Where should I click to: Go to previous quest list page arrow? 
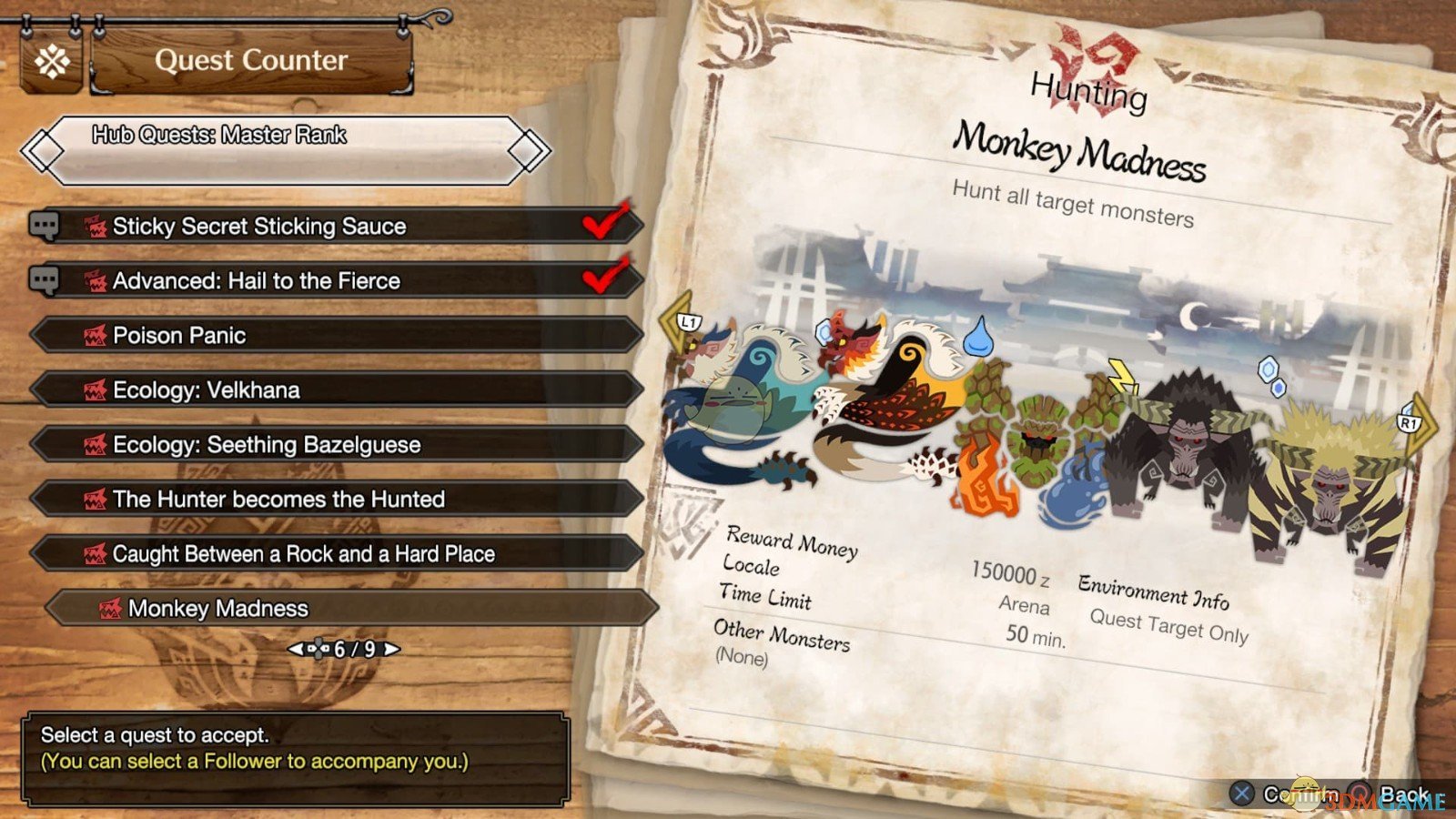click(296, 649)
